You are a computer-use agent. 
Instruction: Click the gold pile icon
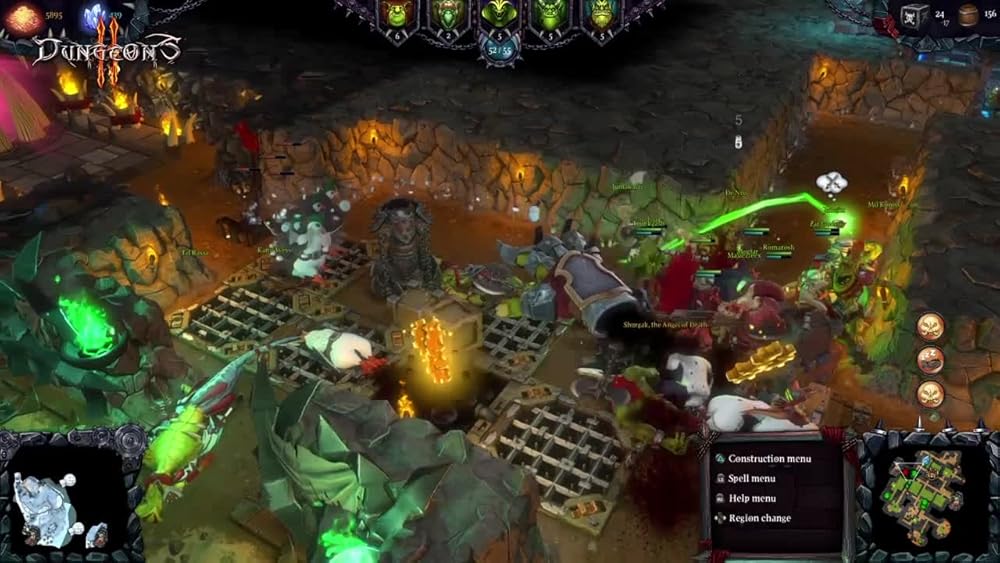pos(24,17)
